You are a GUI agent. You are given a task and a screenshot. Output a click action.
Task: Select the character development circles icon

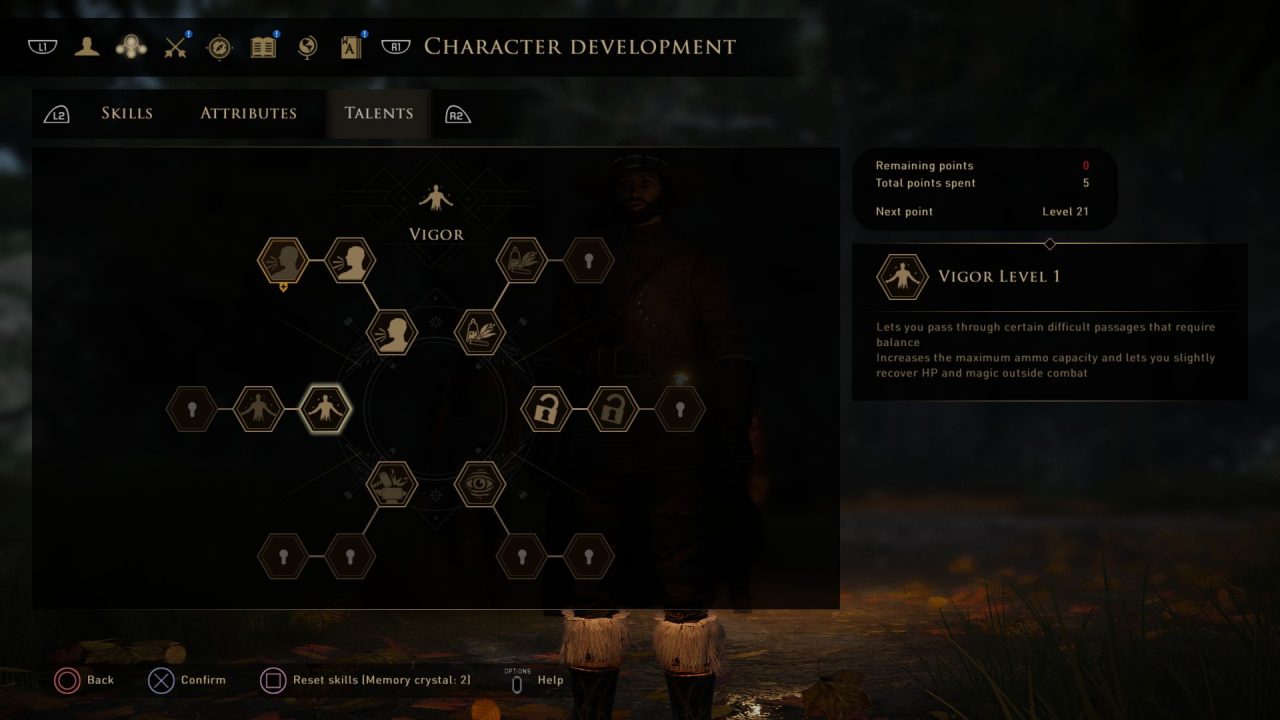pyautogui.click(x=131, y=47)
